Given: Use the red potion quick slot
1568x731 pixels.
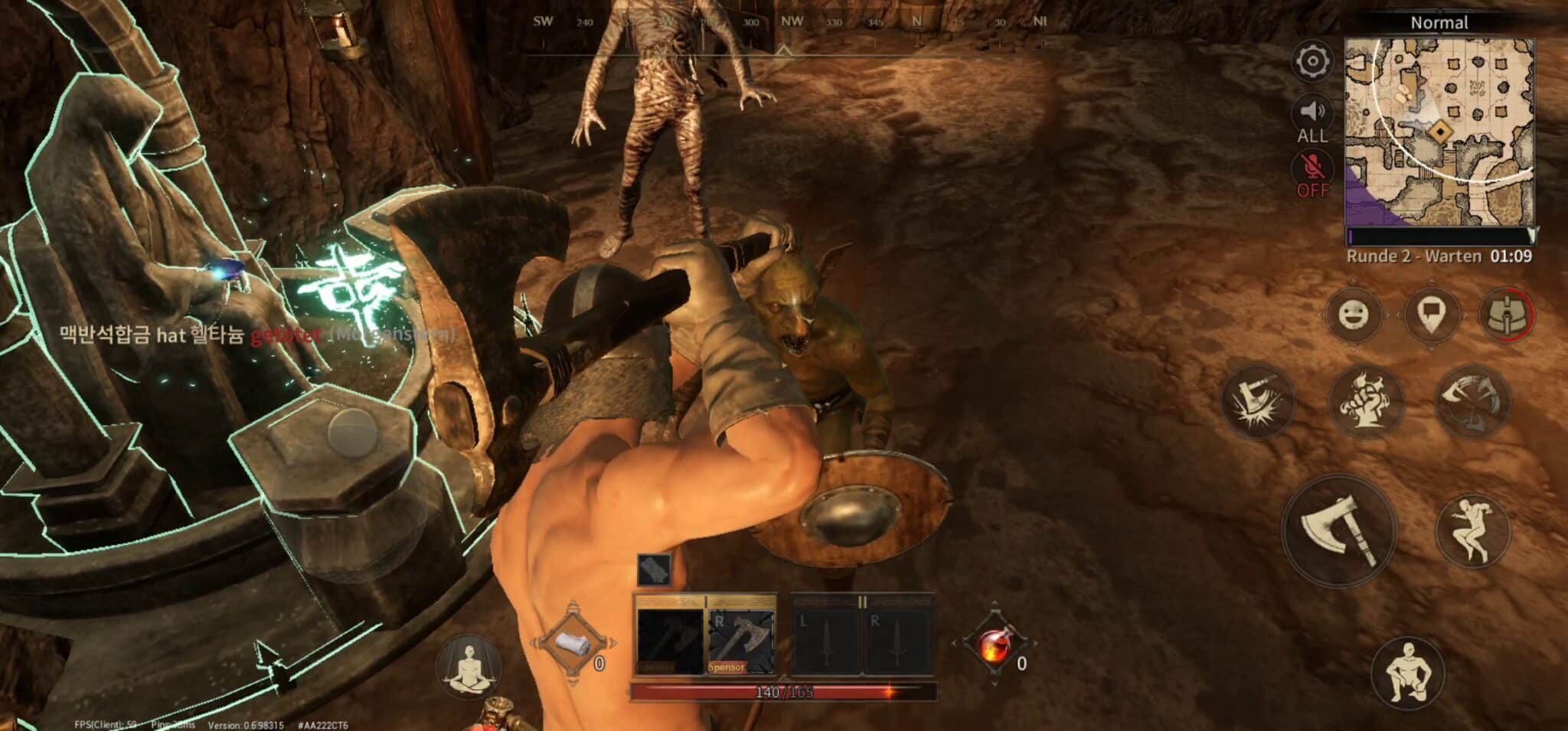Looking at the screenshot, I should tap(995, 645).
